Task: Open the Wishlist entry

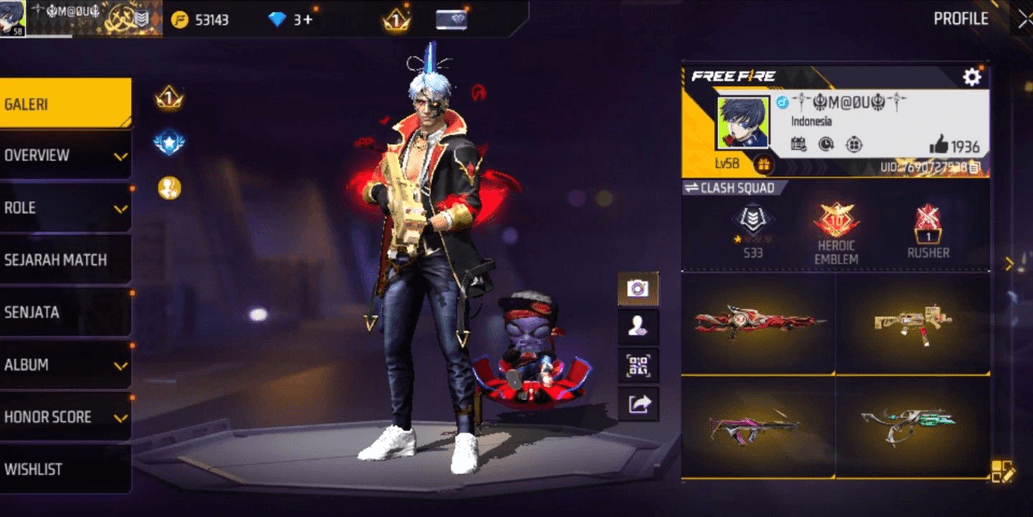Action: pos(64,469)
